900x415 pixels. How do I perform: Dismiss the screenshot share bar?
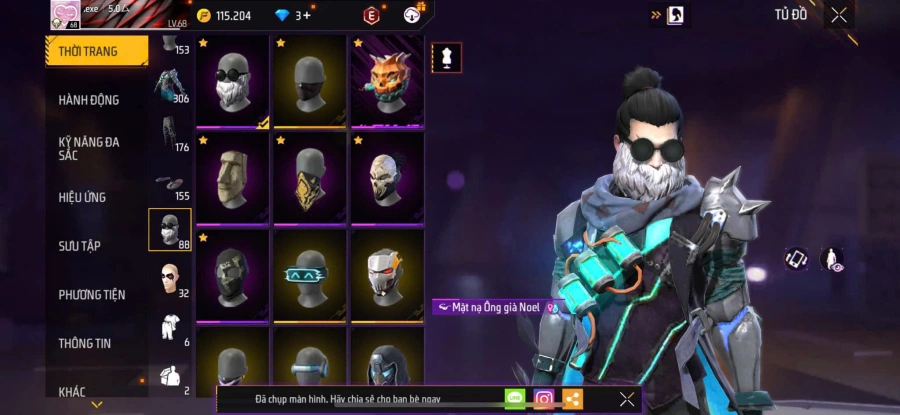(x=626, y=399)
